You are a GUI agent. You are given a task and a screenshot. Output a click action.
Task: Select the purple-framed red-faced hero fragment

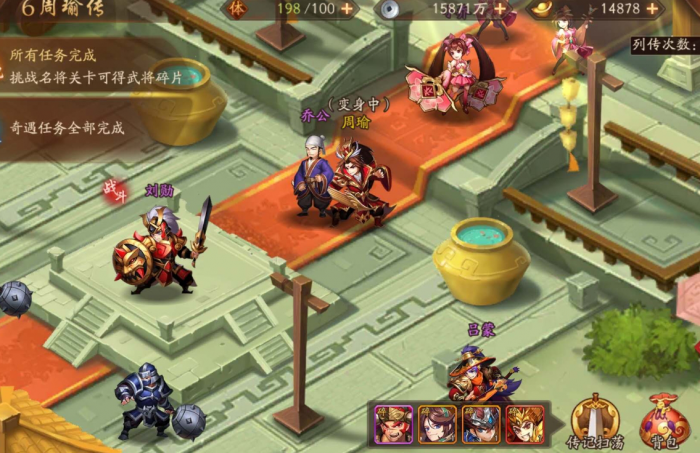tap(391, 424)
